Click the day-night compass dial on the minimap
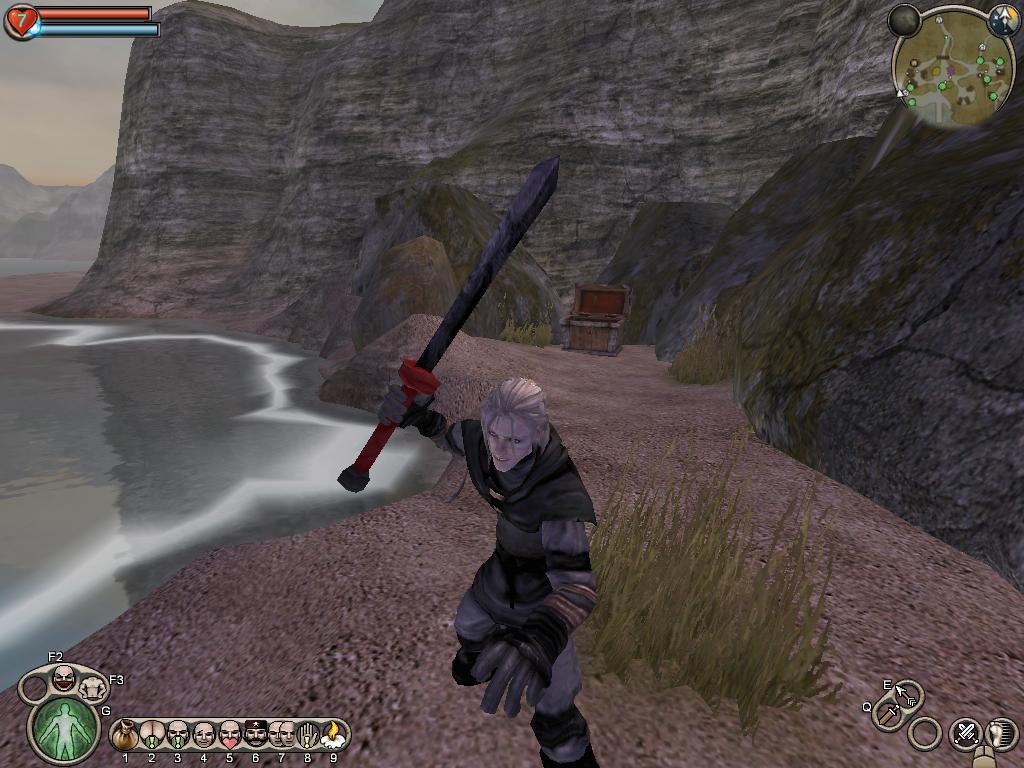Image resolution: width=1024 pixels, height=768 pixels. click(1003, 19)
